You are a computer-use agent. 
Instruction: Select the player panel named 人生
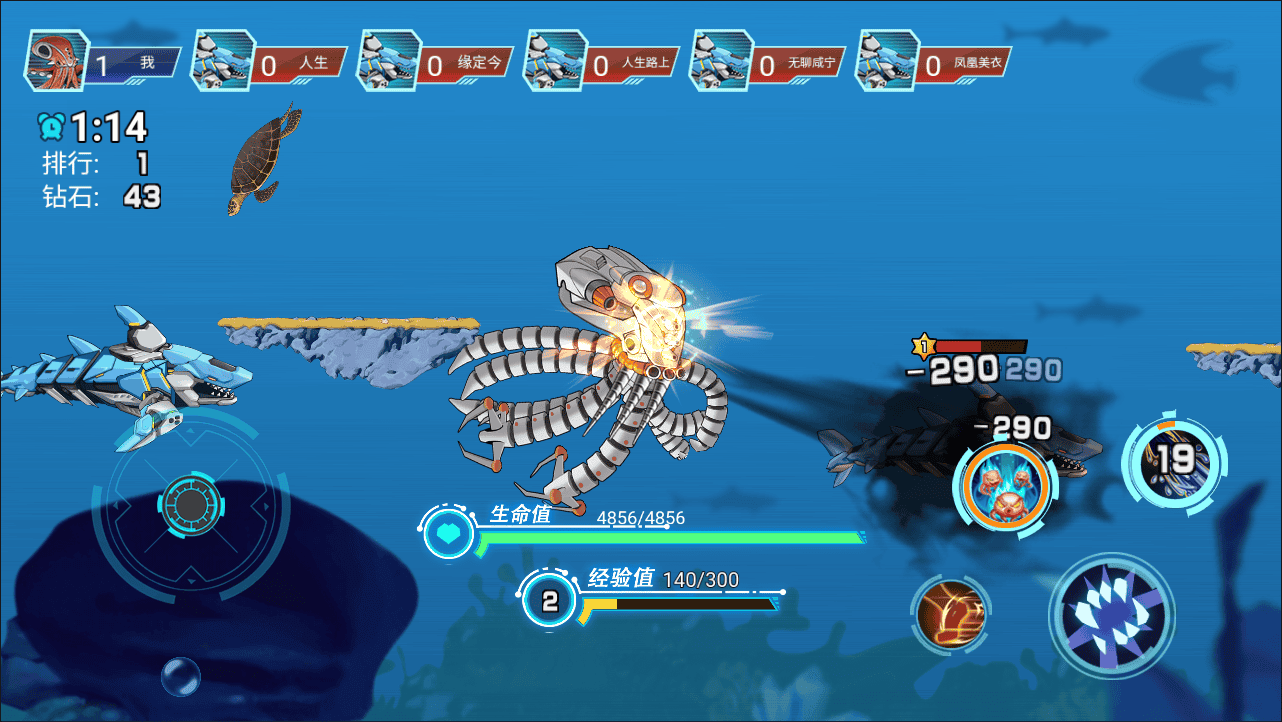(270, 63)
